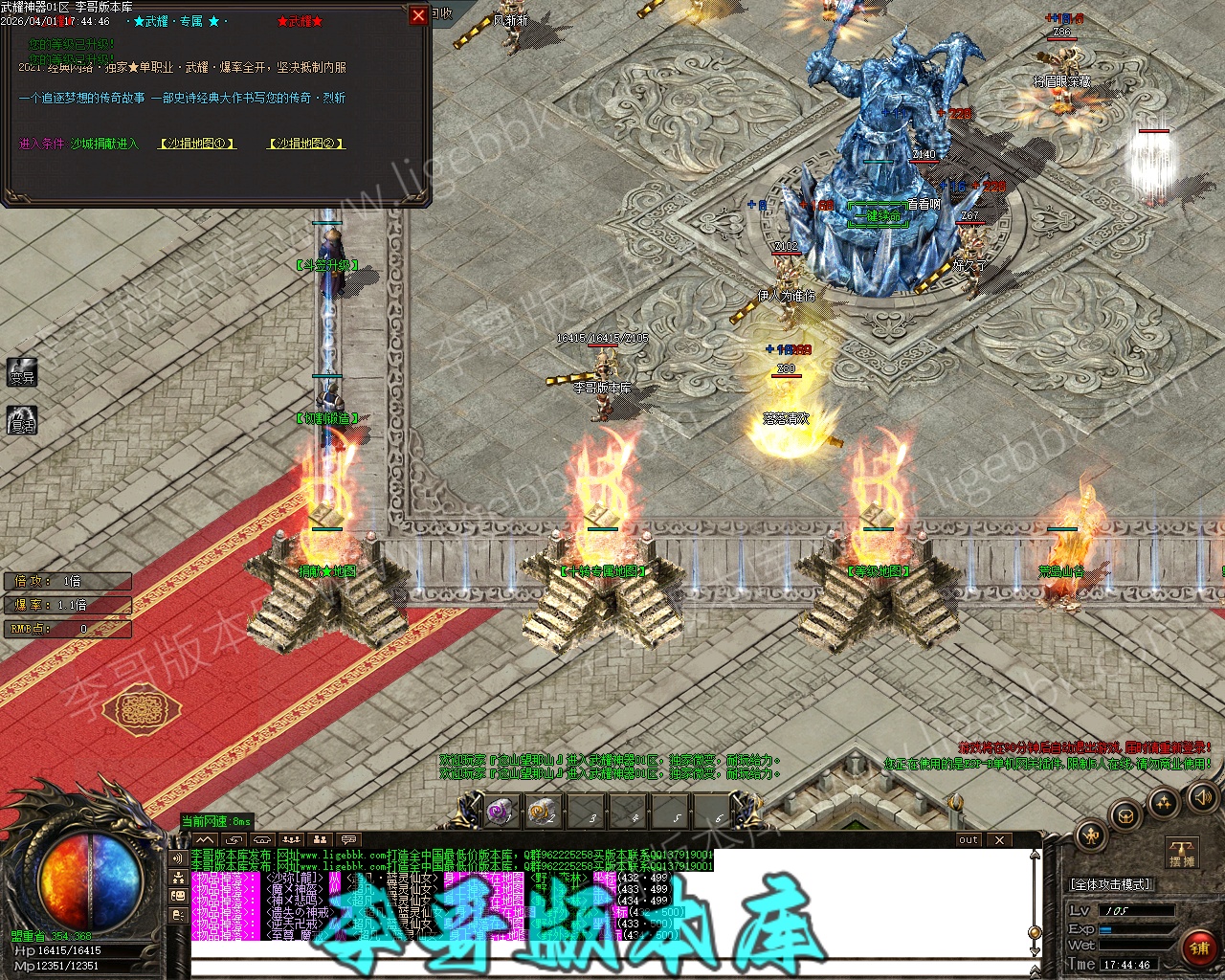The height and width of the screenshot is (980, 1225).
Task: Open the skills sparkle icon
Action: tap(1164, 802)
